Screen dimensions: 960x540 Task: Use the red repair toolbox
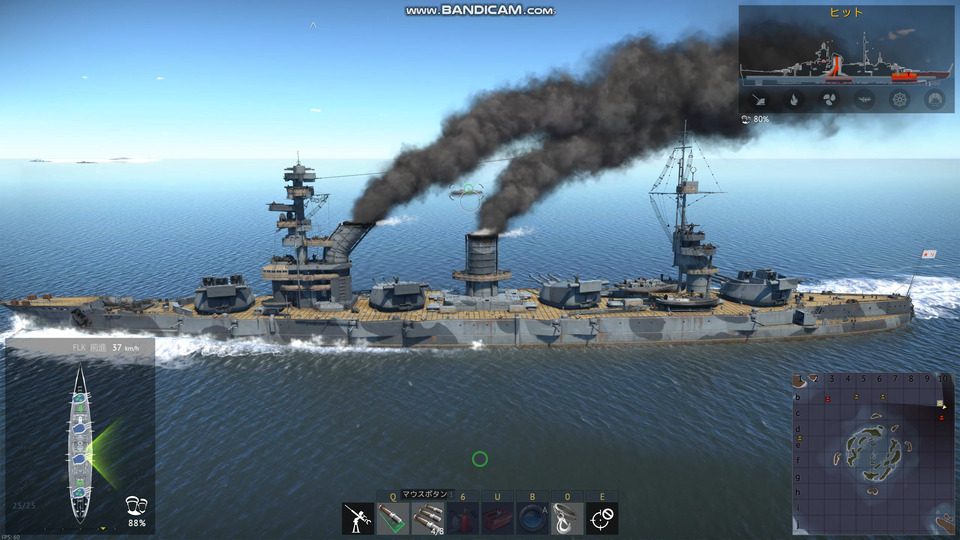click(497, 518)
